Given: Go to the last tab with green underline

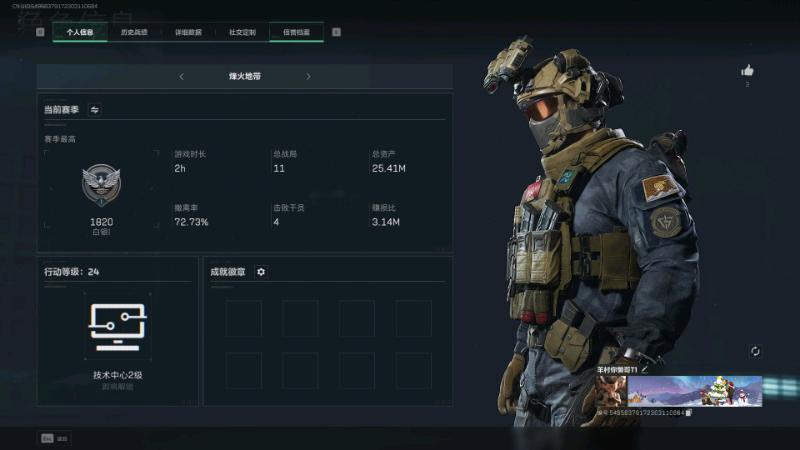Looking at the screenshot, I should click(x=296, y=32).
